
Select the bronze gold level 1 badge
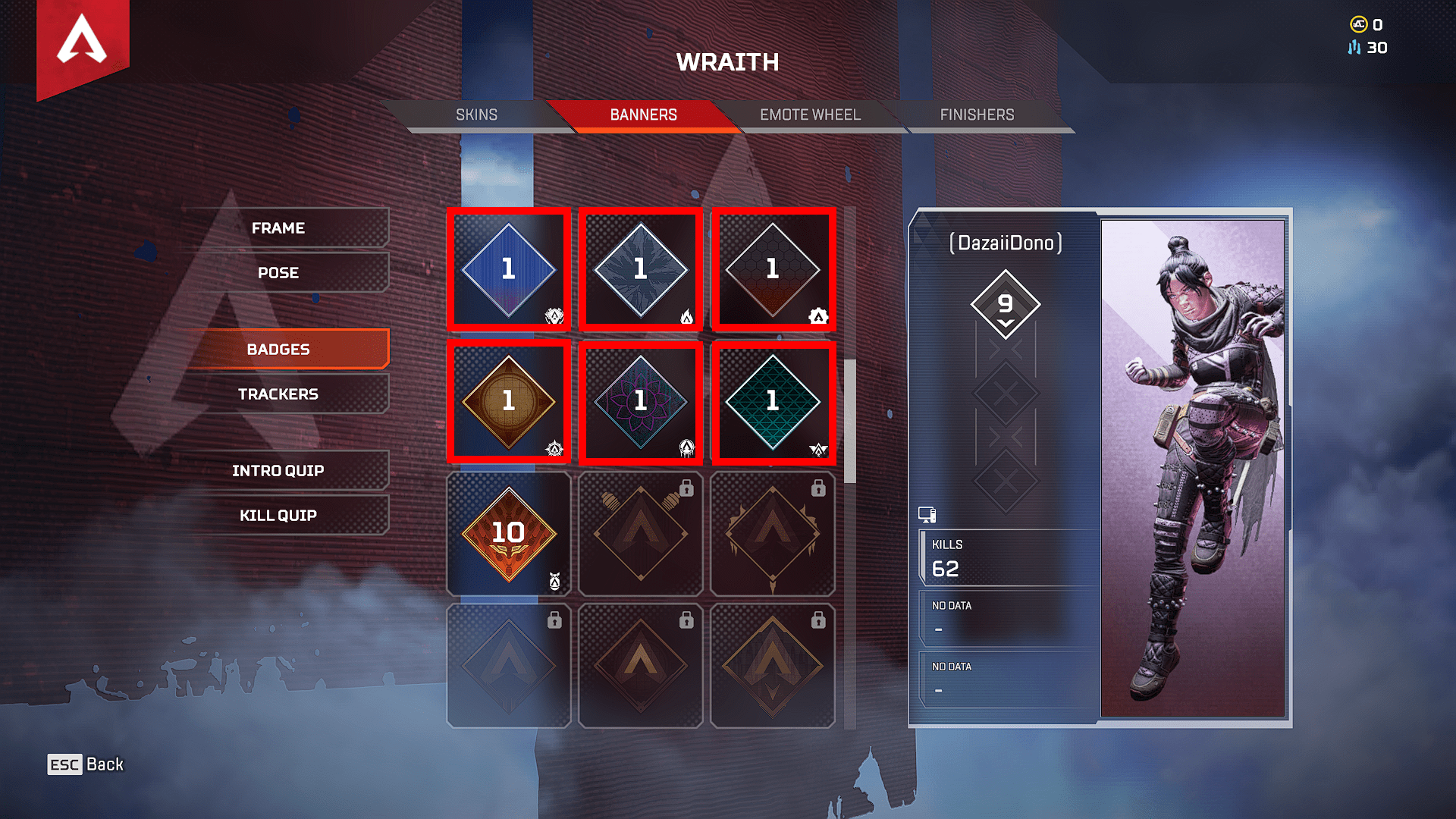click(x=509, y=402)
